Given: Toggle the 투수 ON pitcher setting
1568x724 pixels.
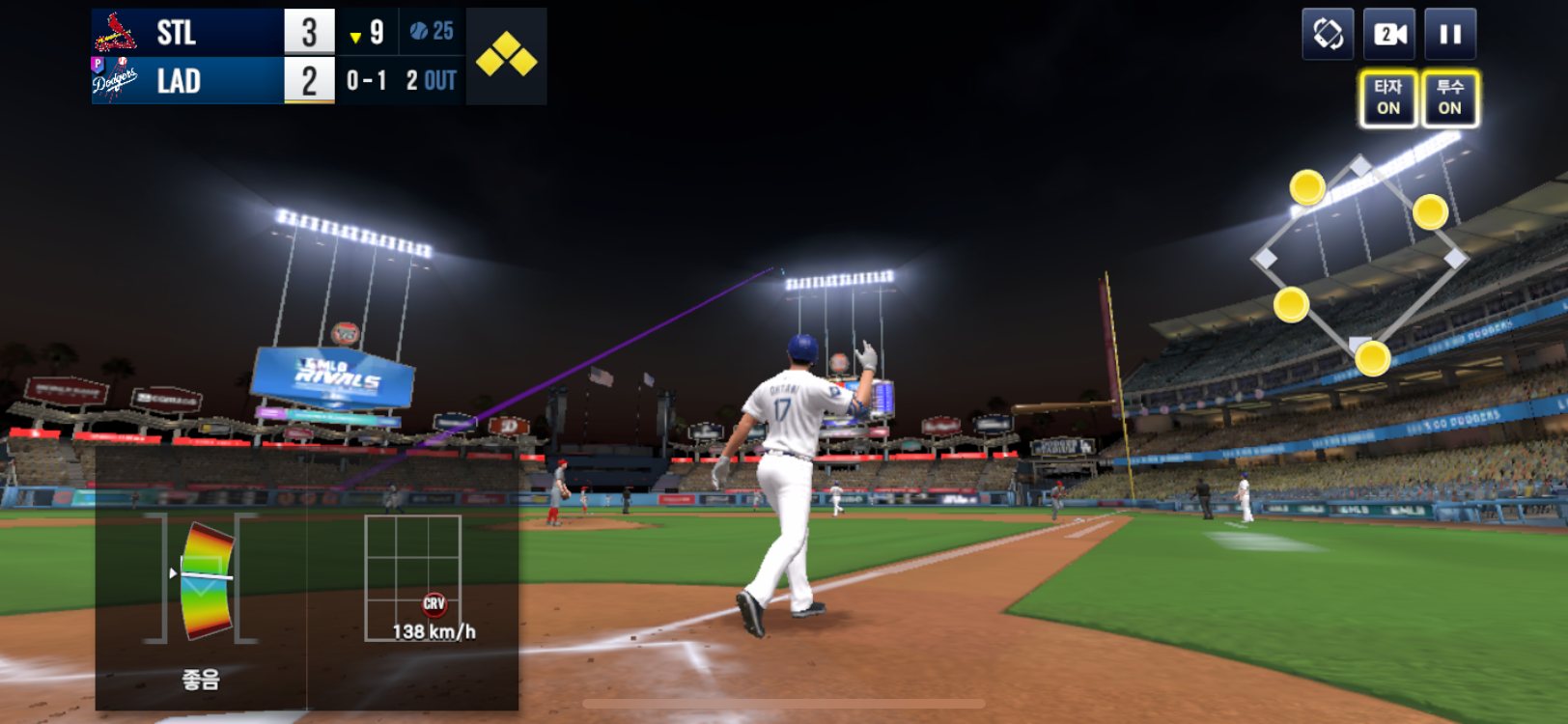Looking at the screenshot, I should [1449, 97].
